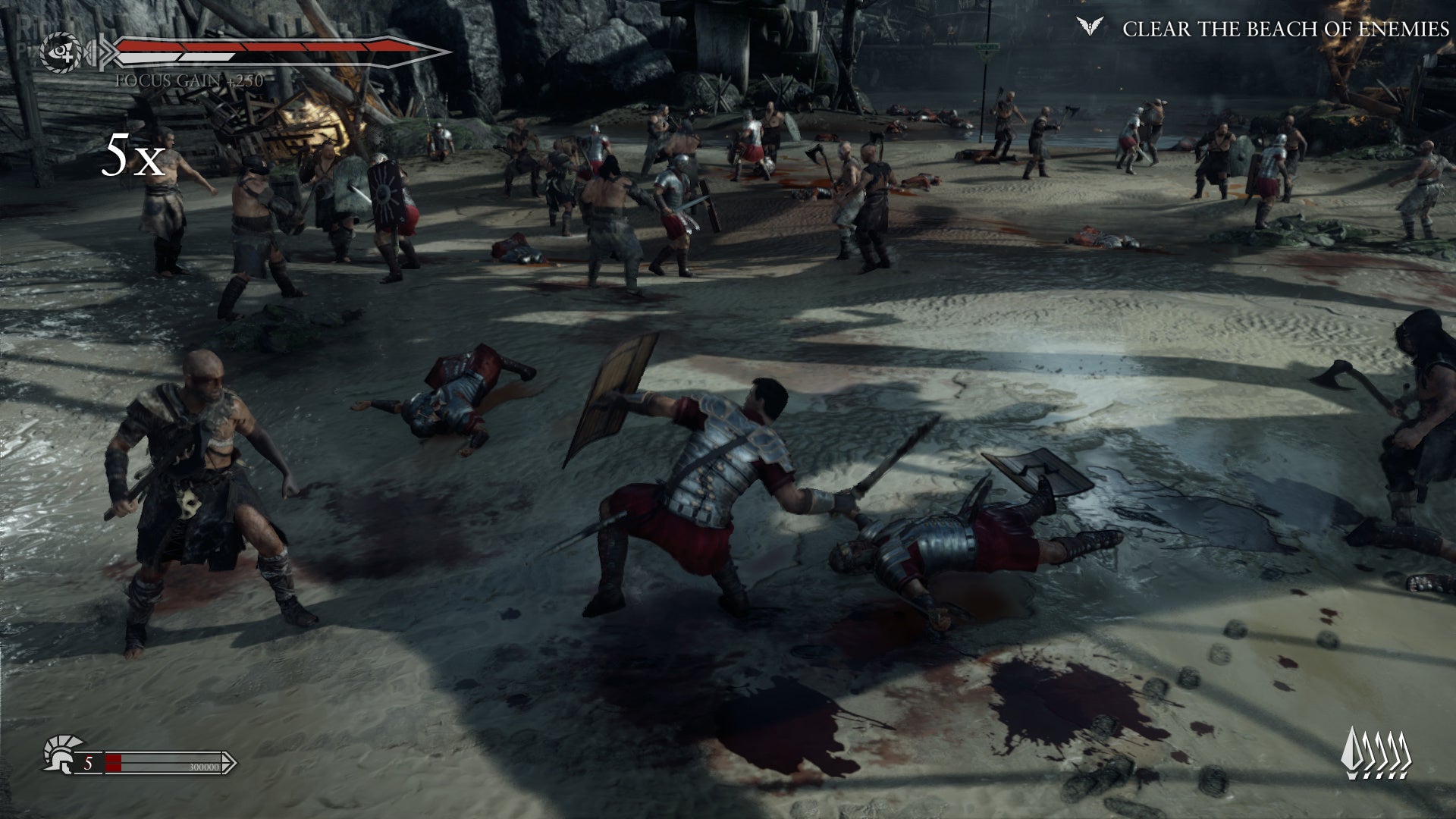Select the focus wheel icon top-left

pos(61,53)
